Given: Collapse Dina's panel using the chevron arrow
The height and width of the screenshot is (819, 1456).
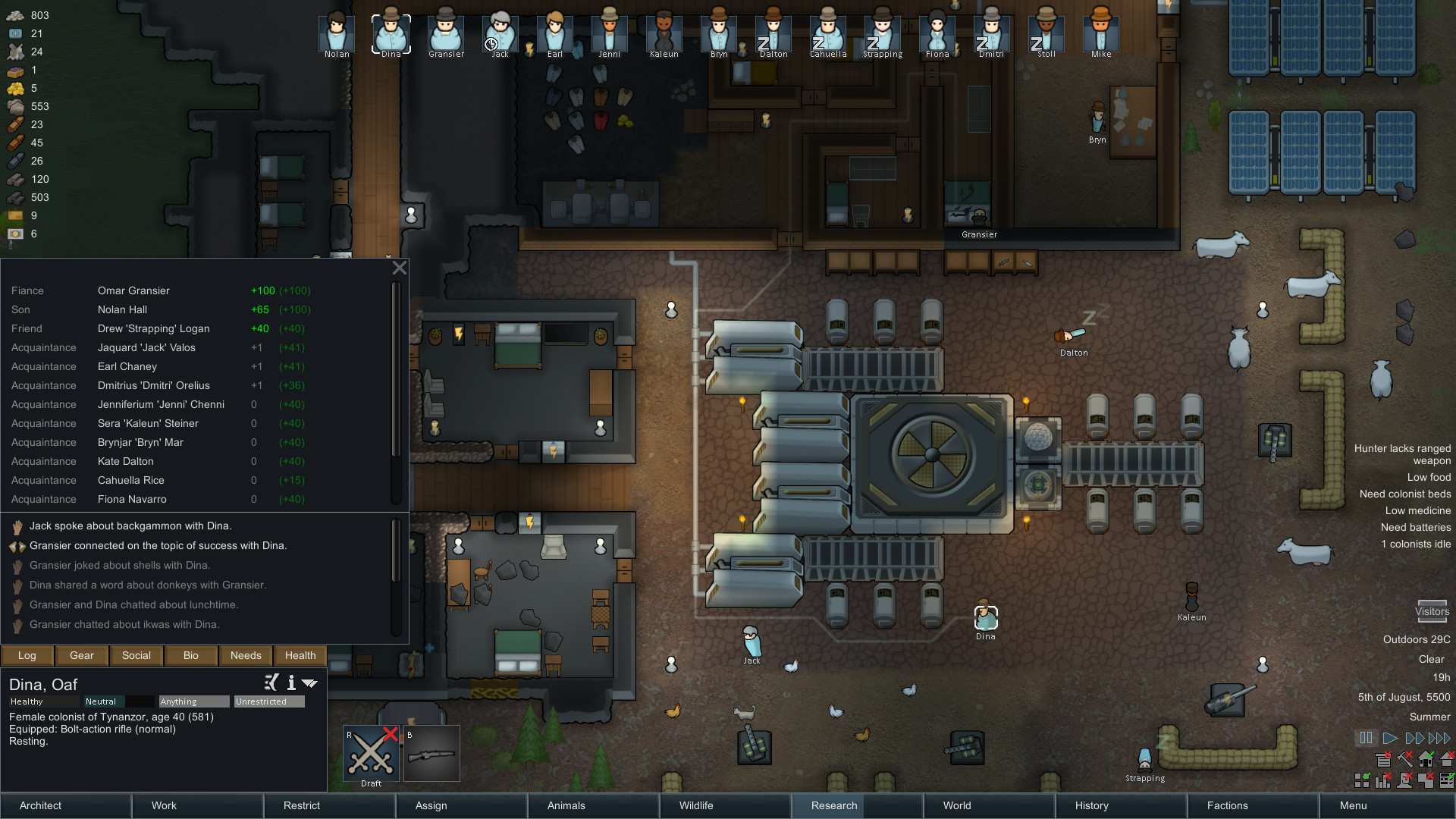Looking at the screenshot, I should click(309, 683).
